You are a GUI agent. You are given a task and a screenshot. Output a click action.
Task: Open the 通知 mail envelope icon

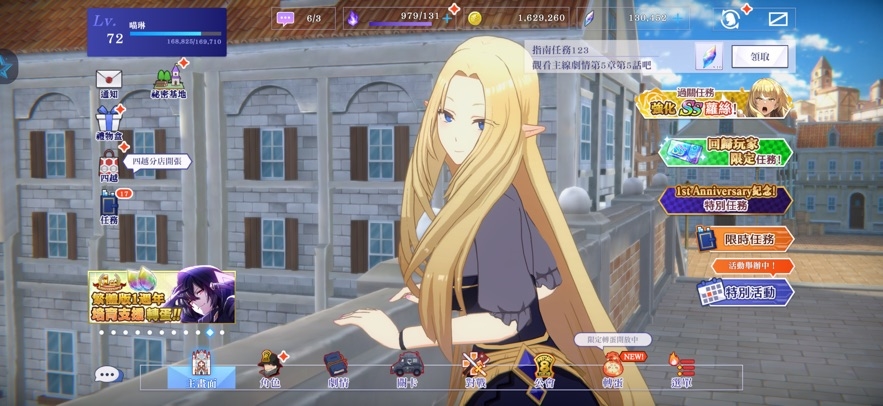(108, 80)
